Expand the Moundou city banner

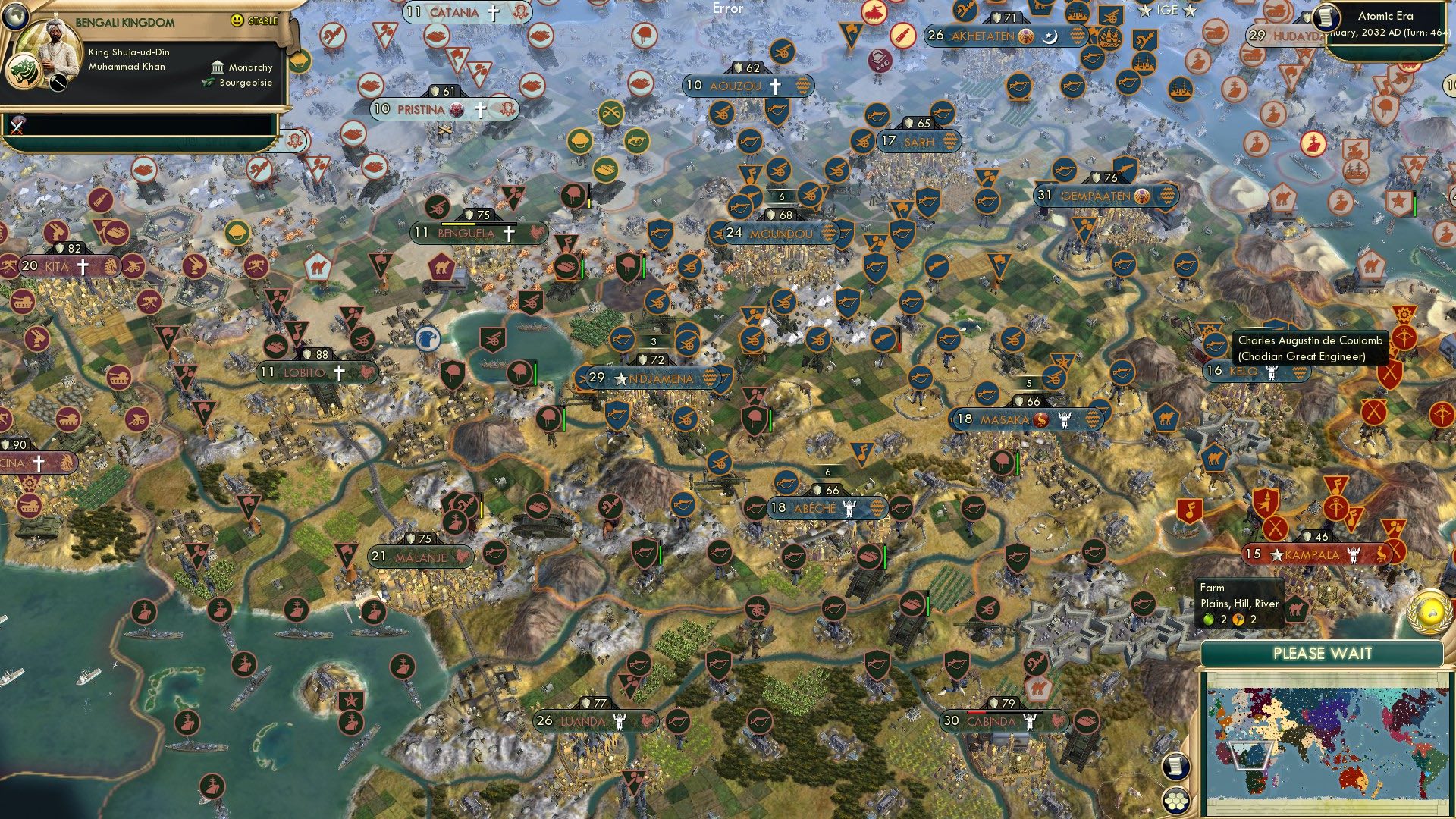[x=780, y=234]
